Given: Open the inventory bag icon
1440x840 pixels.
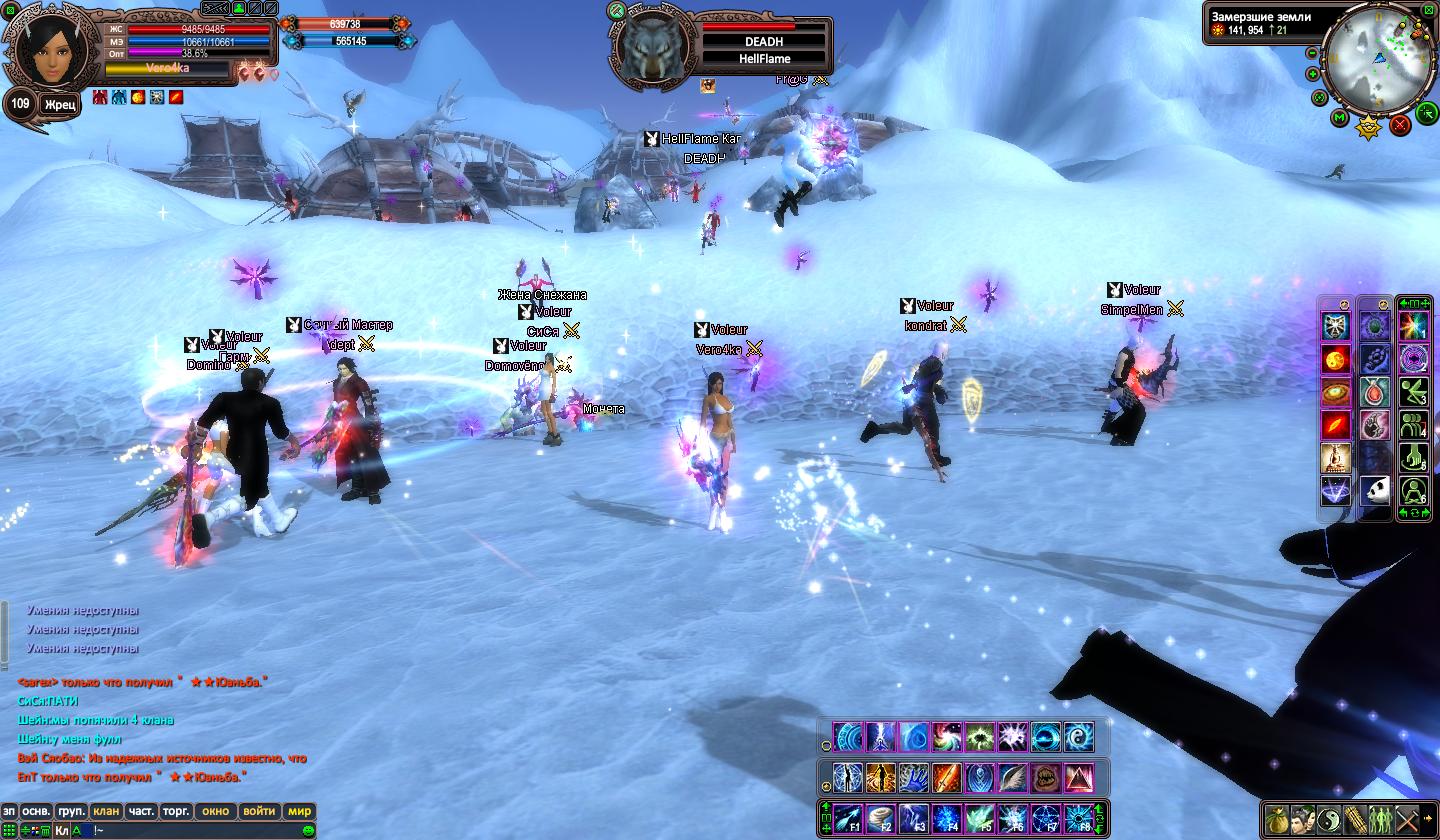Looking at the screenshot, I should (1277, 818).
